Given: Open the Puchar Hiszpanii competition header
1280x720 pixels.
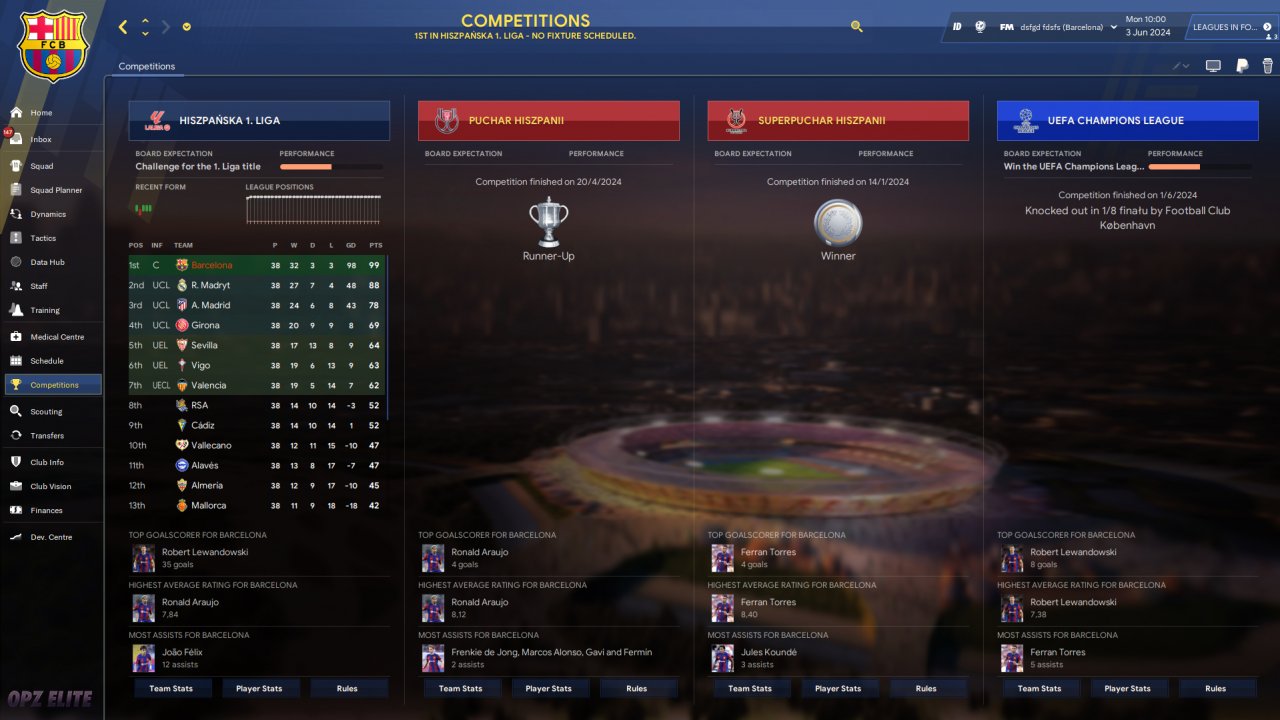Looking at the screenshot, I should pos(548,121).
